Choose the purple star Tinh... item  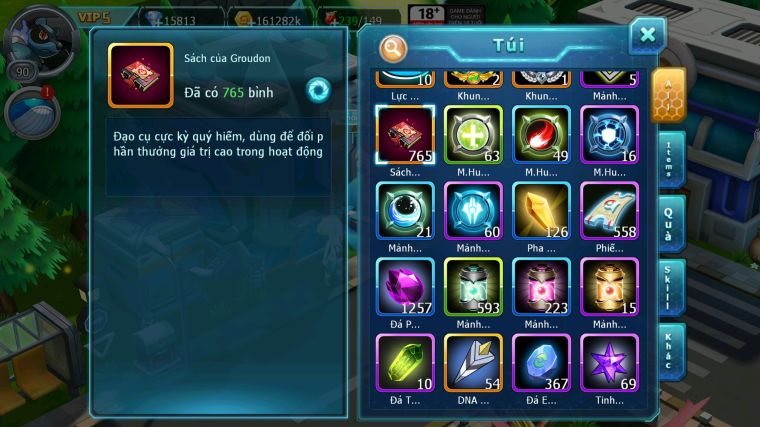[609, 362]
